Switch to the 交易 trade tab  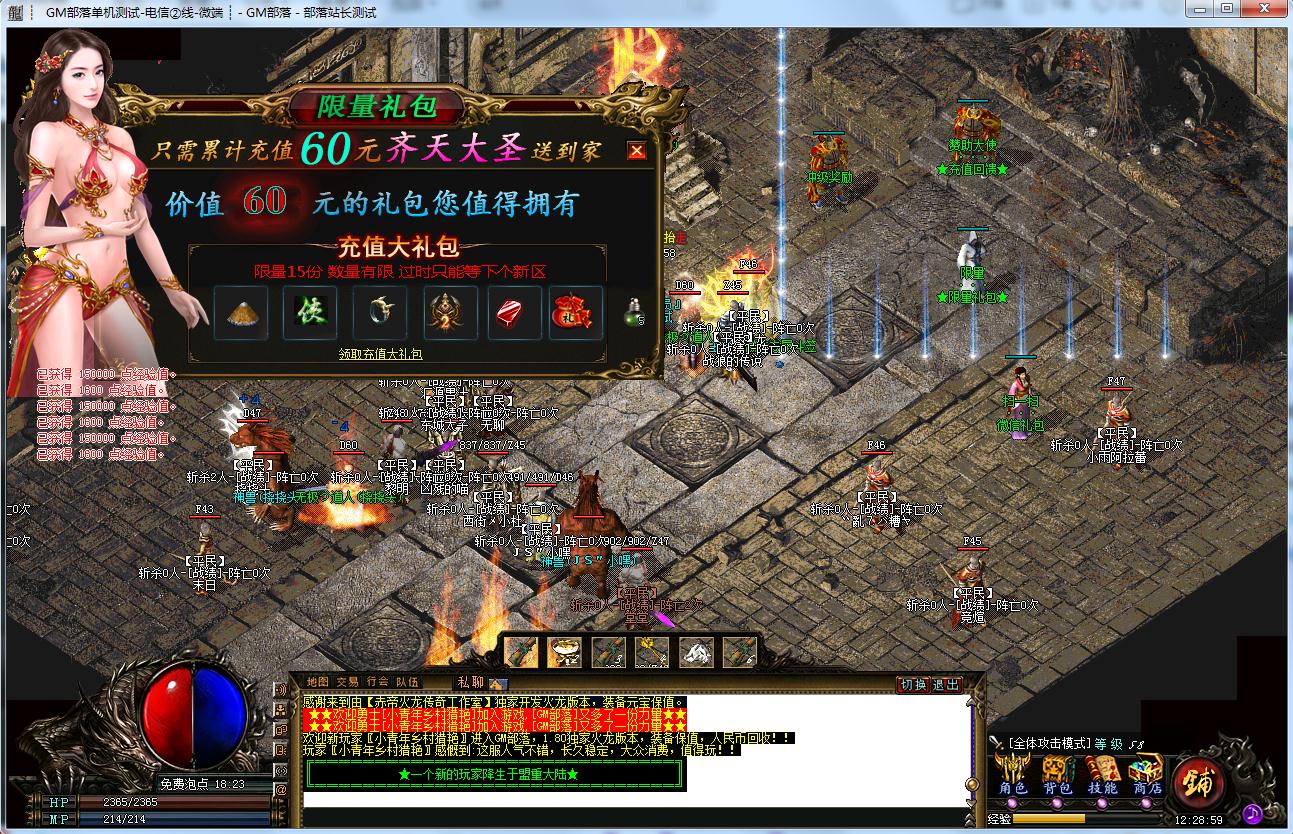click(x=348, y=682)
